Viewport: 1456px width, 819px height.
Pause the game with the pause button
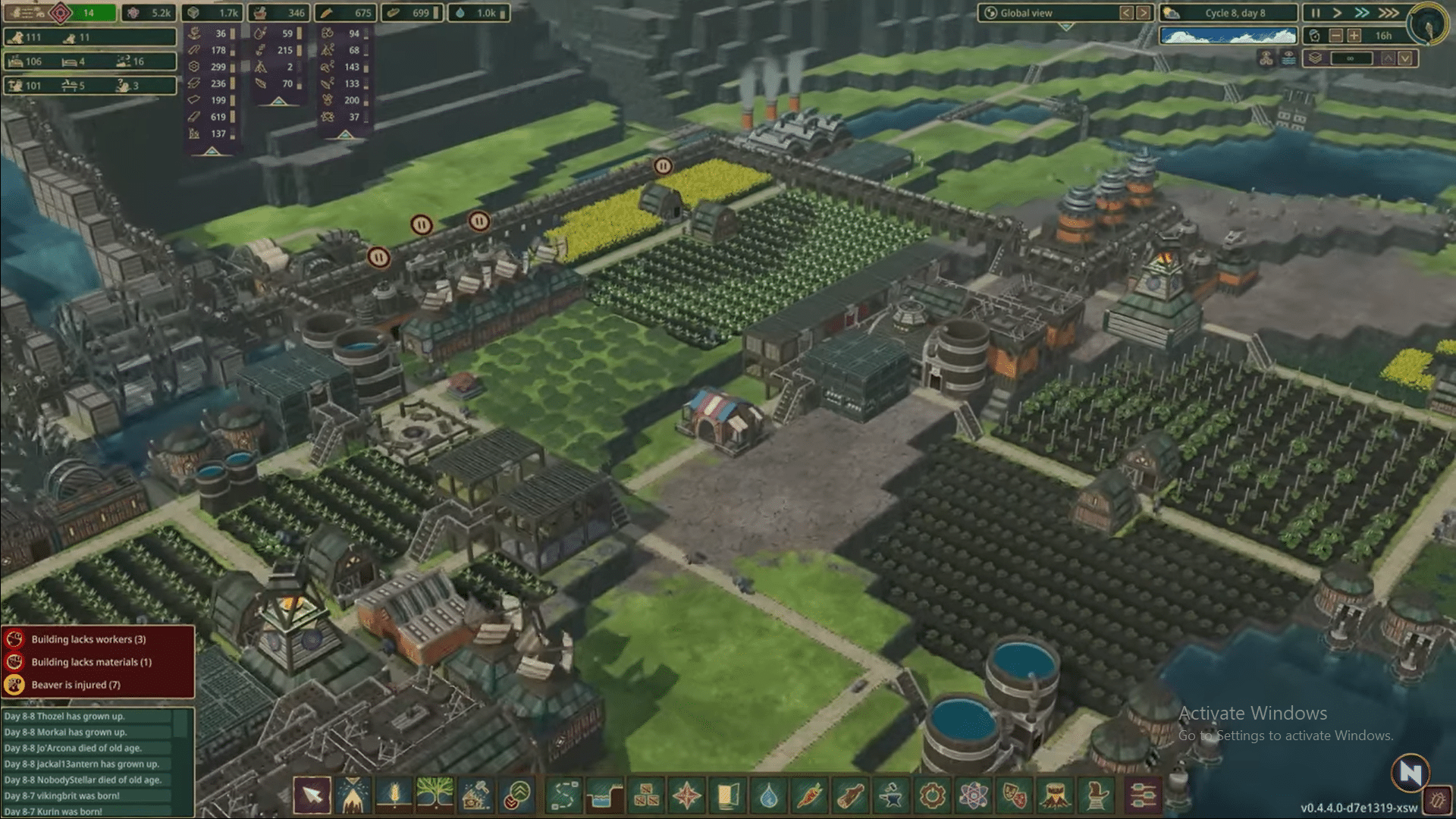tap(1316, 12)
